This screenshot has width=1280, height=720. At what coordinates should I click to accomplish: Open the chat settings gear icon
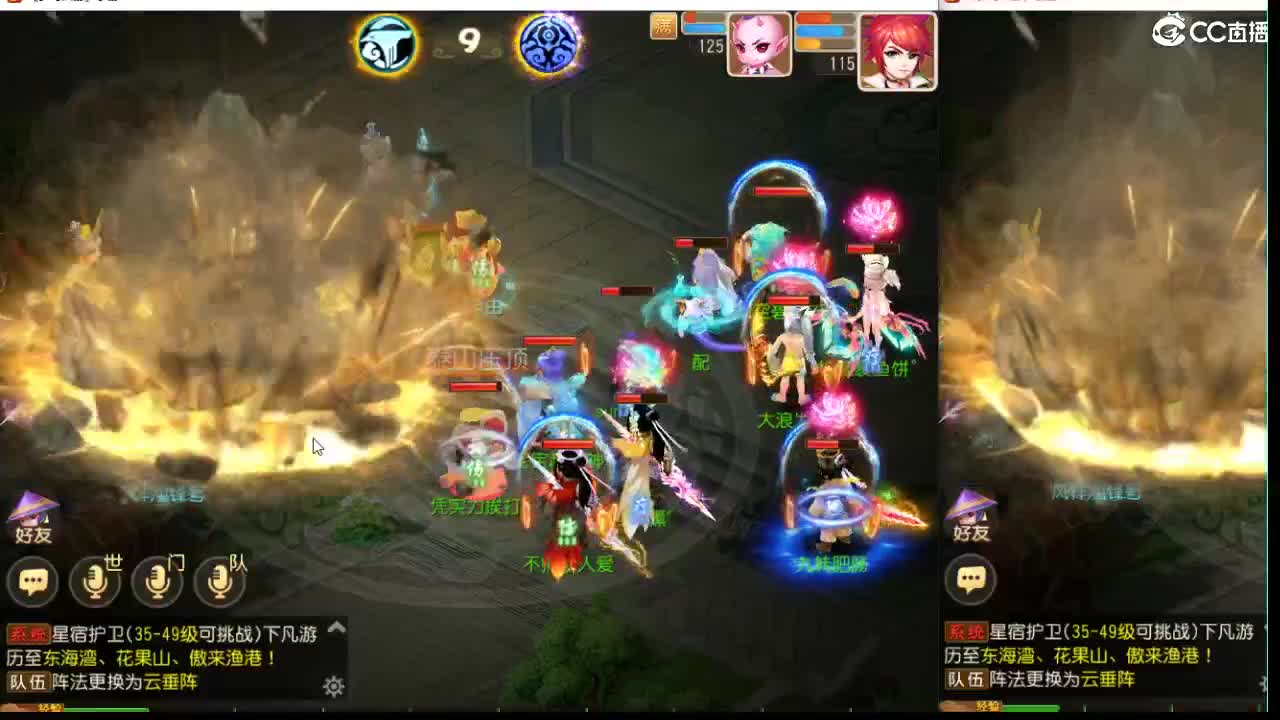click(333, 685)
